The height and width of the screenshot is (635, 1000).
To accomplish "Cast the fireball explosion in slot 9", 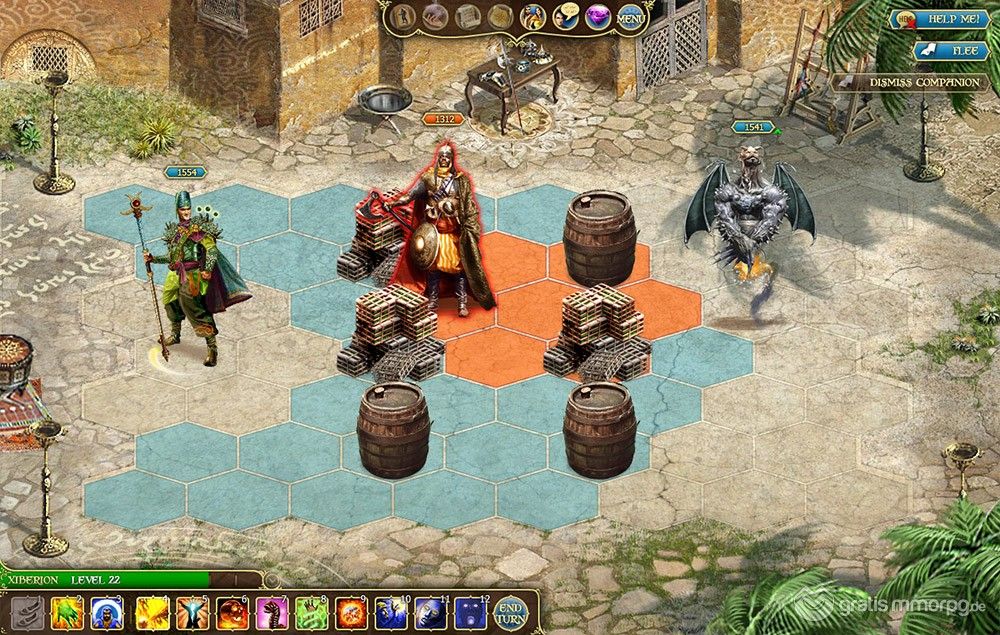I will (354, 612).
